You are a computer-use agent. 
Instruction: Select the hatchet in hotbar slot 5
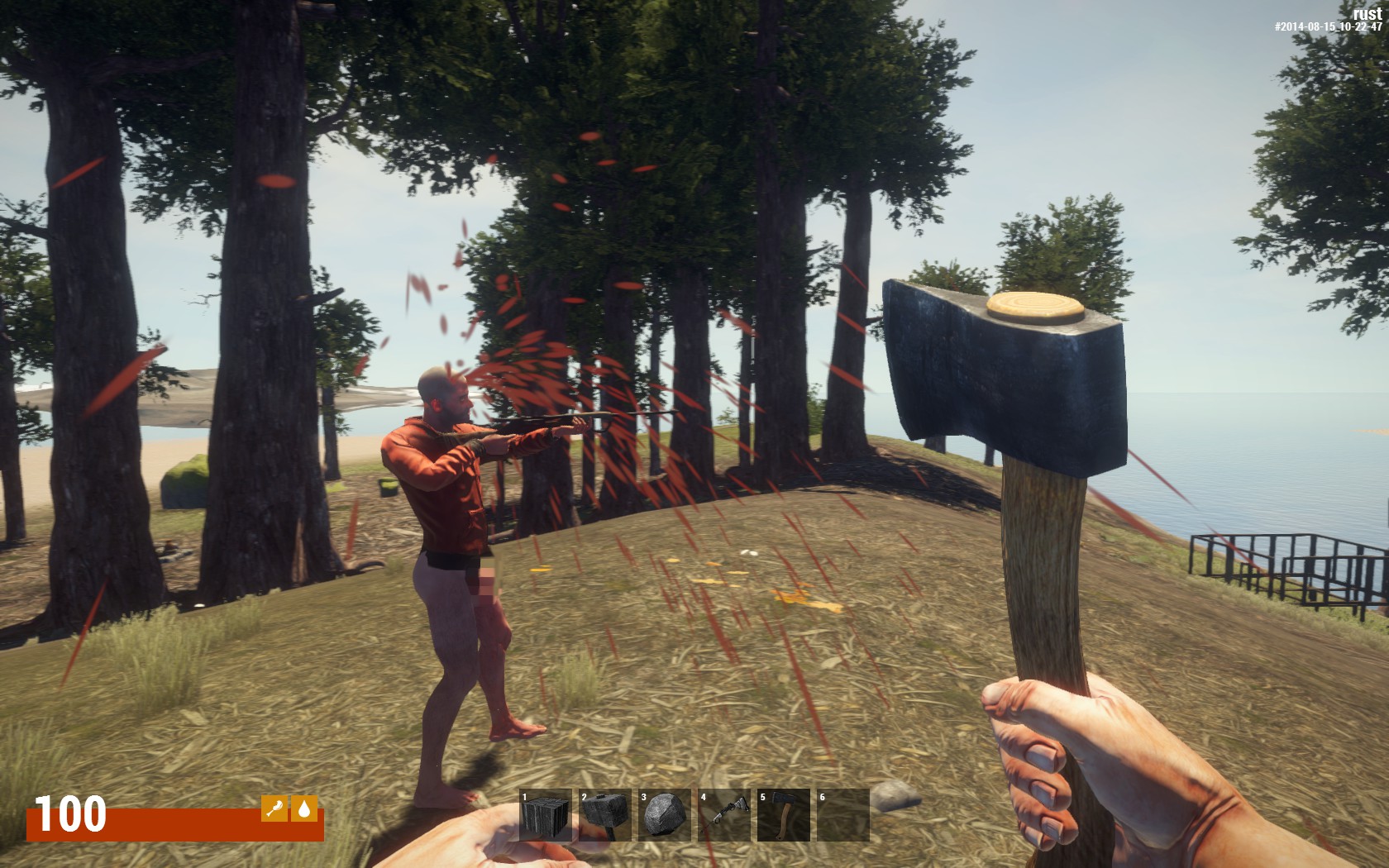click(x=784, y=815)
